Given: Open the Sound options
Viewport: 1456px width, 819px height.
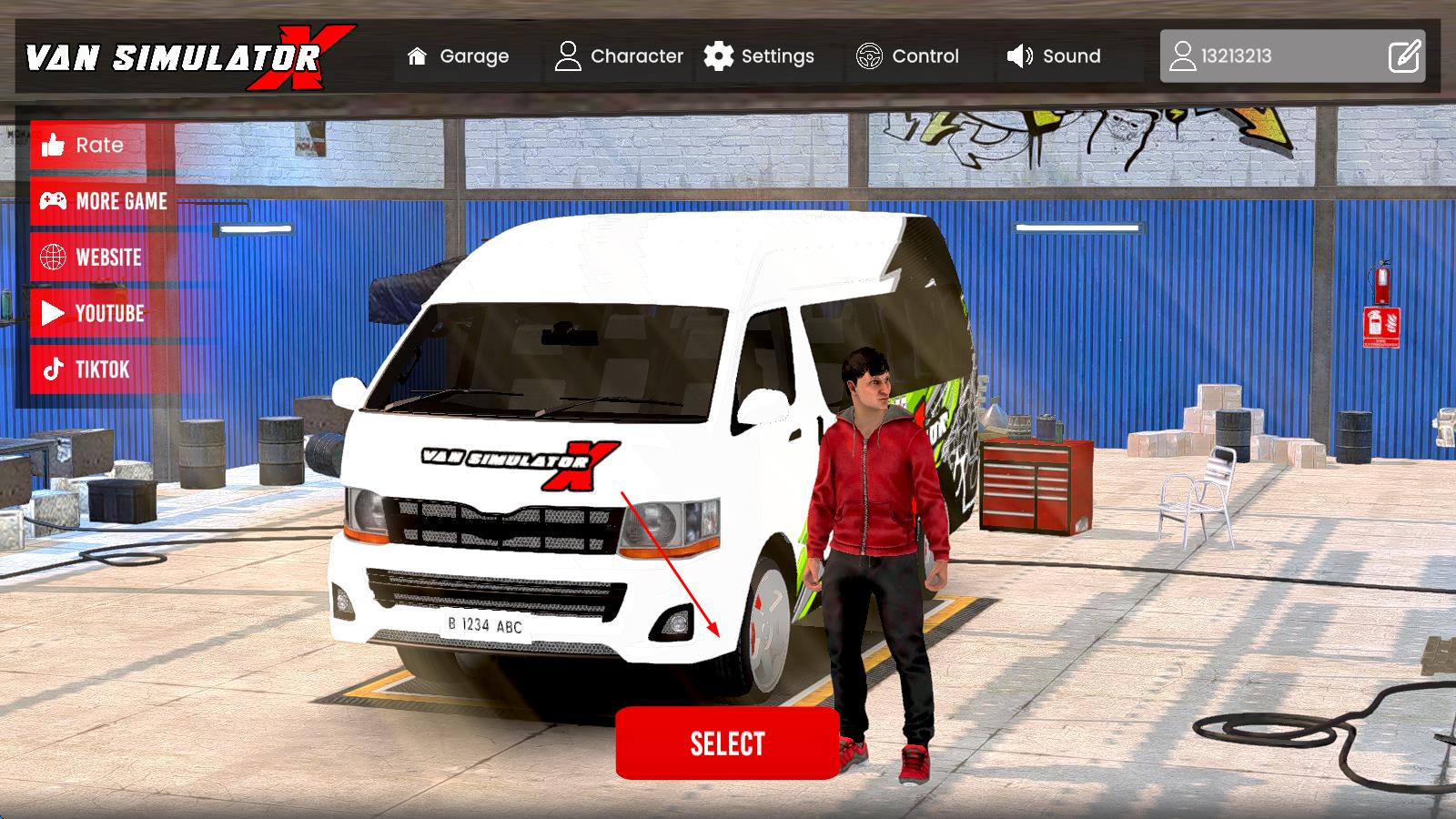Looking at the screenshot, I should (1054, 56).
